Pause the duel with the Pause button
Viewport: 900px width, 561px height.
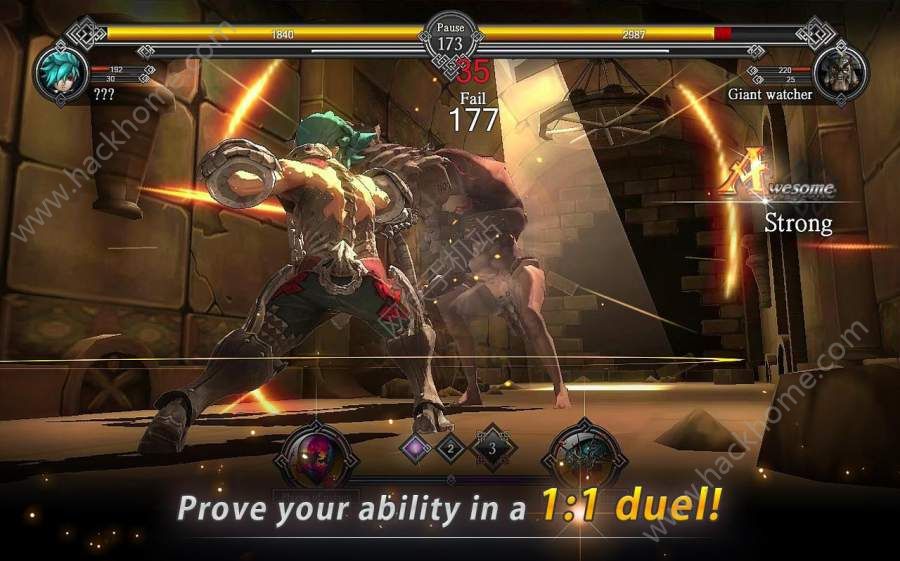tap(449, 37)
